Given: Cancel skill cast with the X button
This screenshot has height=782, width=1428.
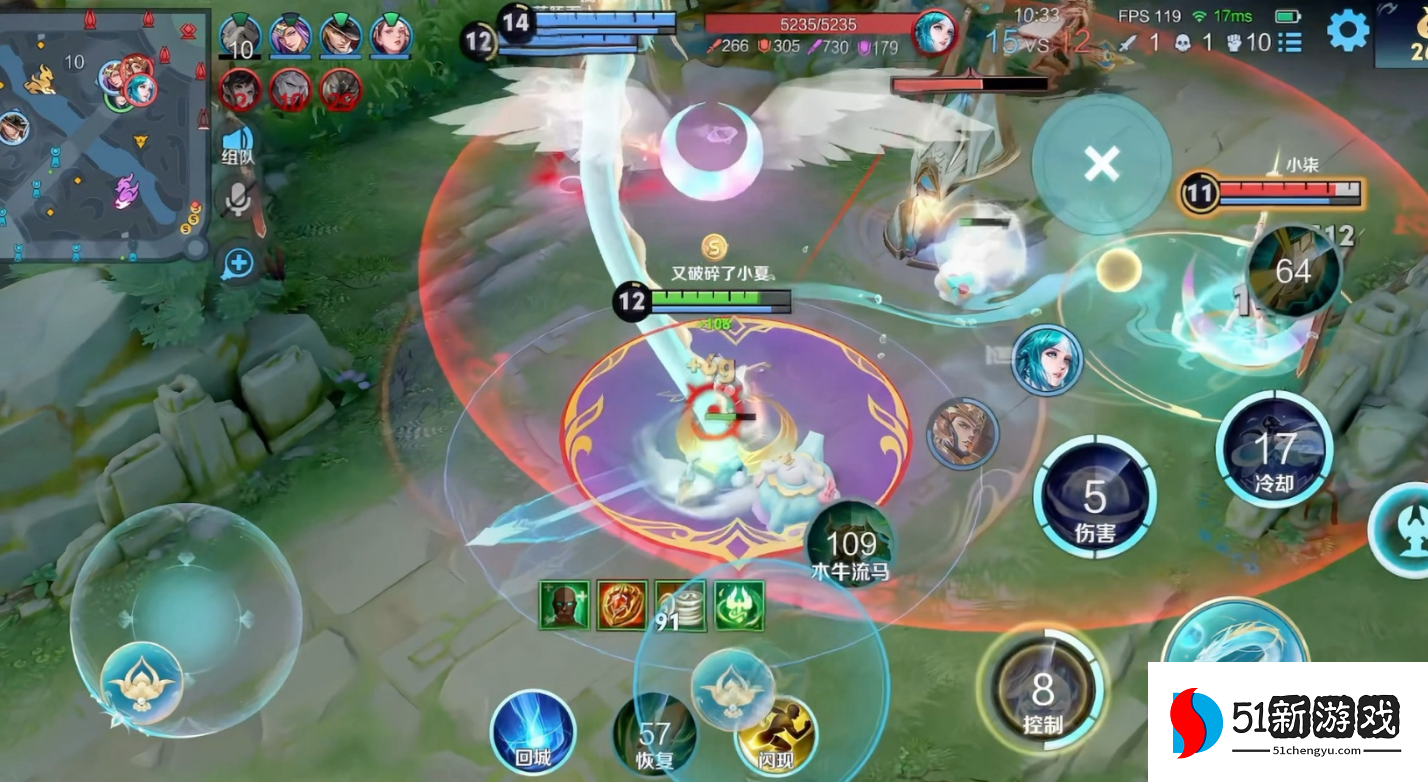Looking at the screenshot, I should click(1101, 164).
